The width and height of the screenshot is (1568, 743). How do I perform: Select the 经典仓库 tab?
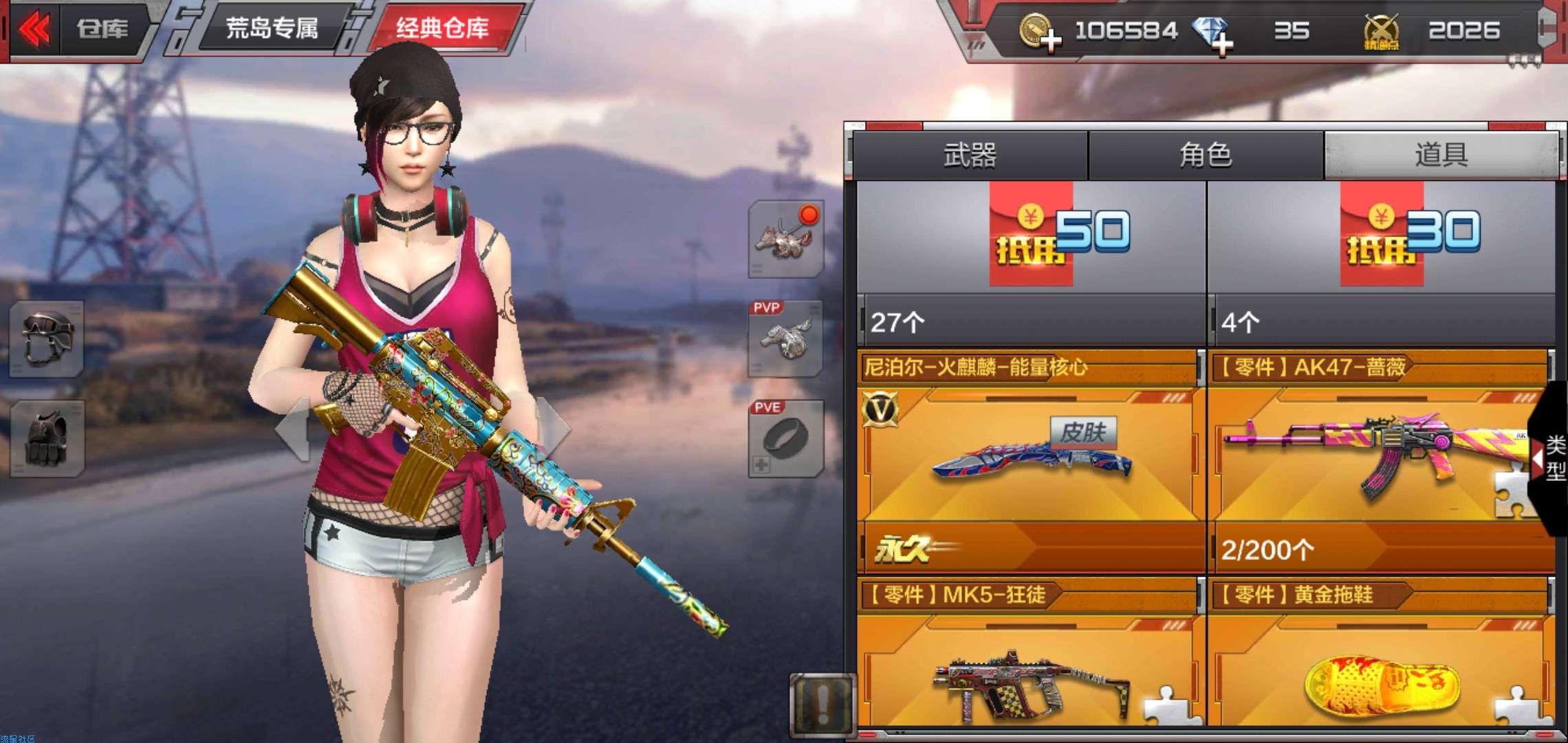click(x=442, y=29)
